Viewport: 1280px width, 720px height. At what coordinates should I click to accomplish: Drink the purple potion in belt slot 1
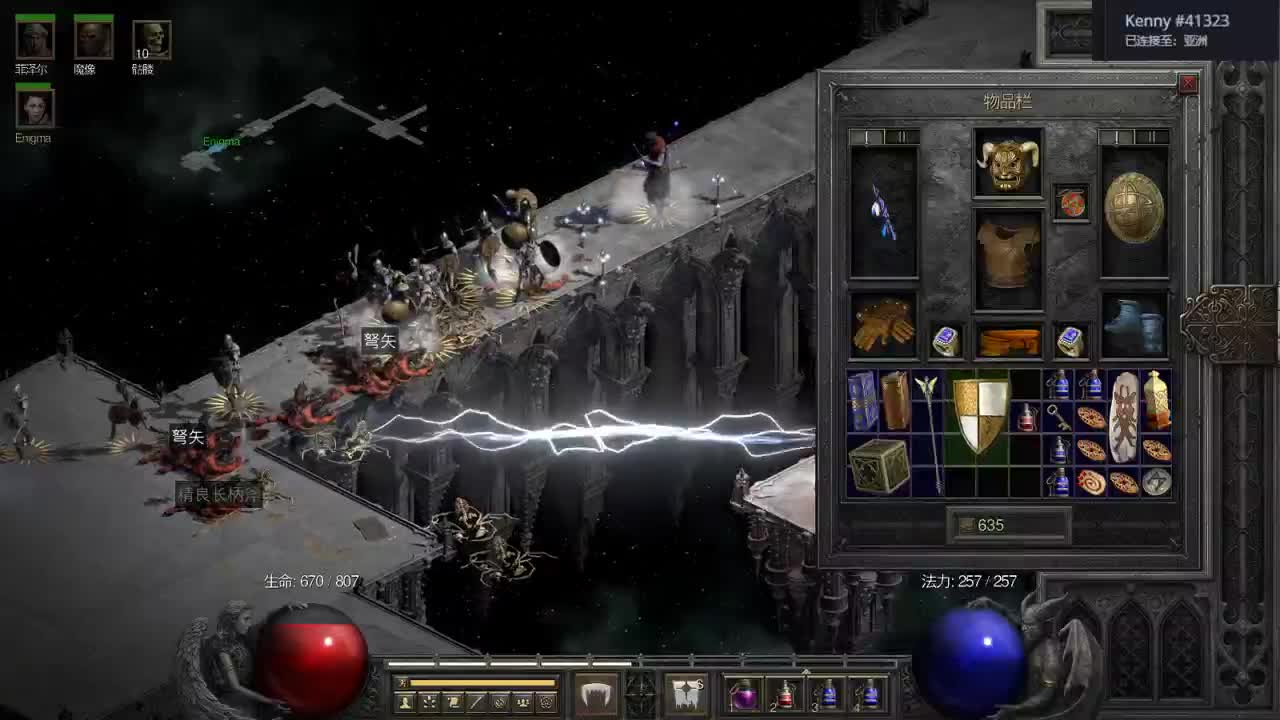click(x=745, y=695)
